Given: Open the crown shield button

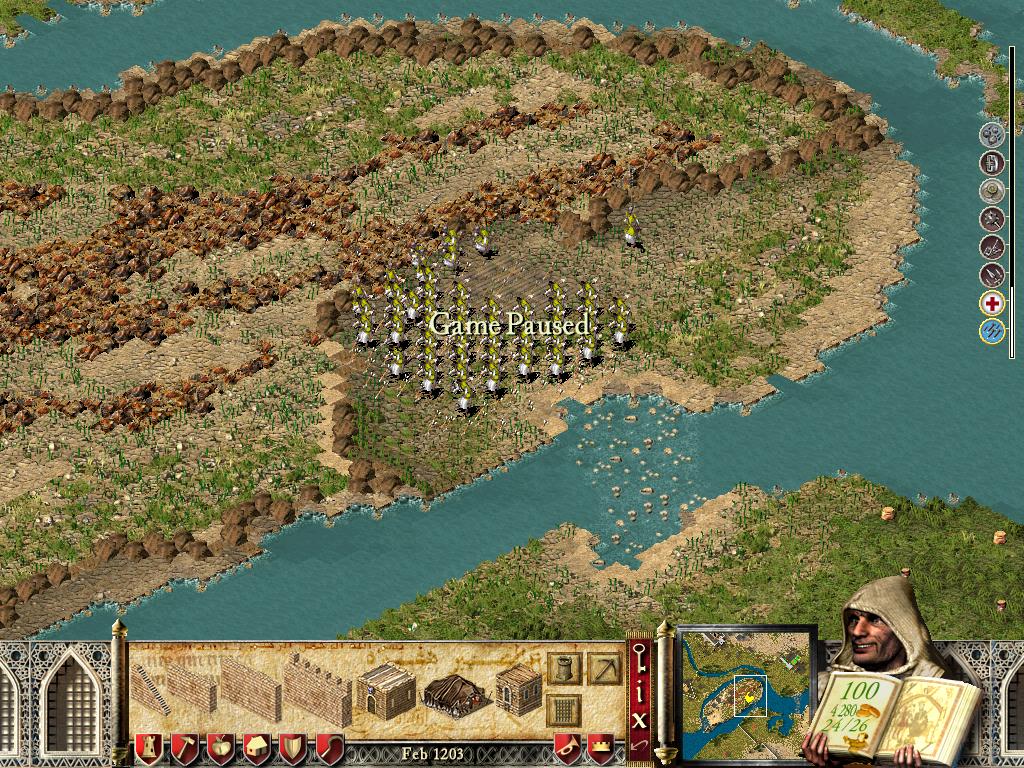Looking at the screenshot, I should click(600, 748).
